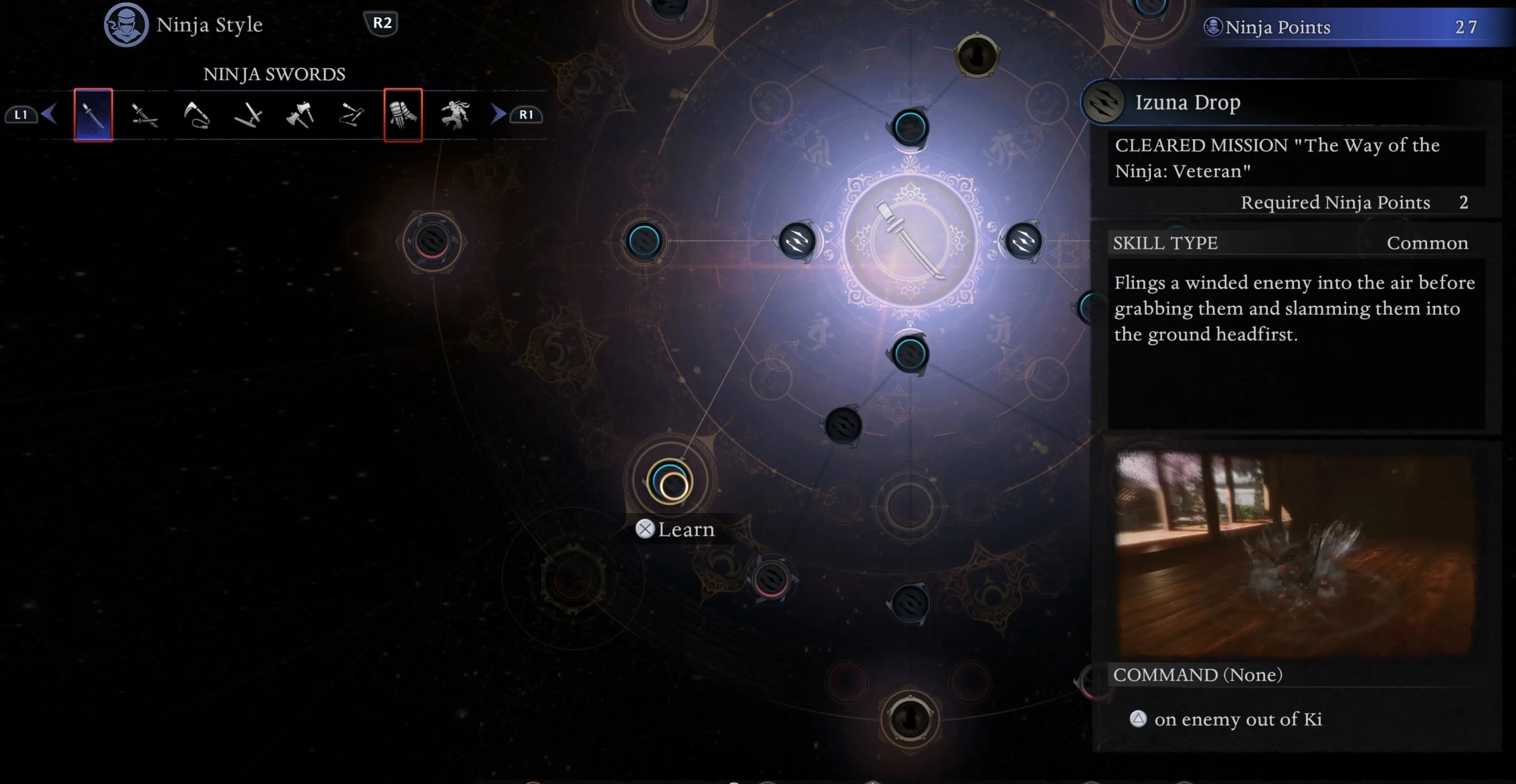Click the left arrow to cycle weapon categories
Image resolution: width=1516 pixels, height=784 pixels.
(x=49, y=114)
